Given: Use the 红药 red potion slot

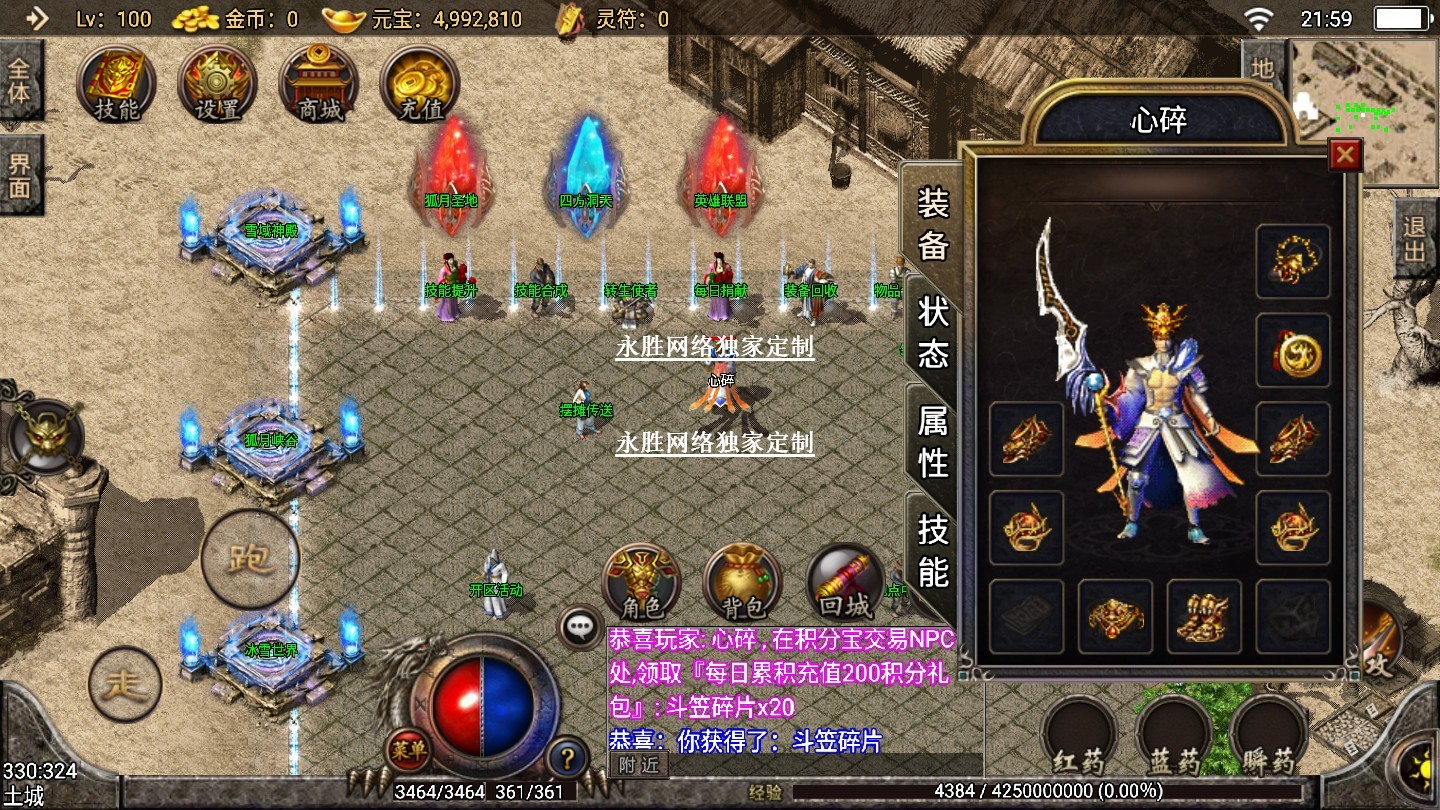Looking at the screenshot, I should [x=1079, y=737].
